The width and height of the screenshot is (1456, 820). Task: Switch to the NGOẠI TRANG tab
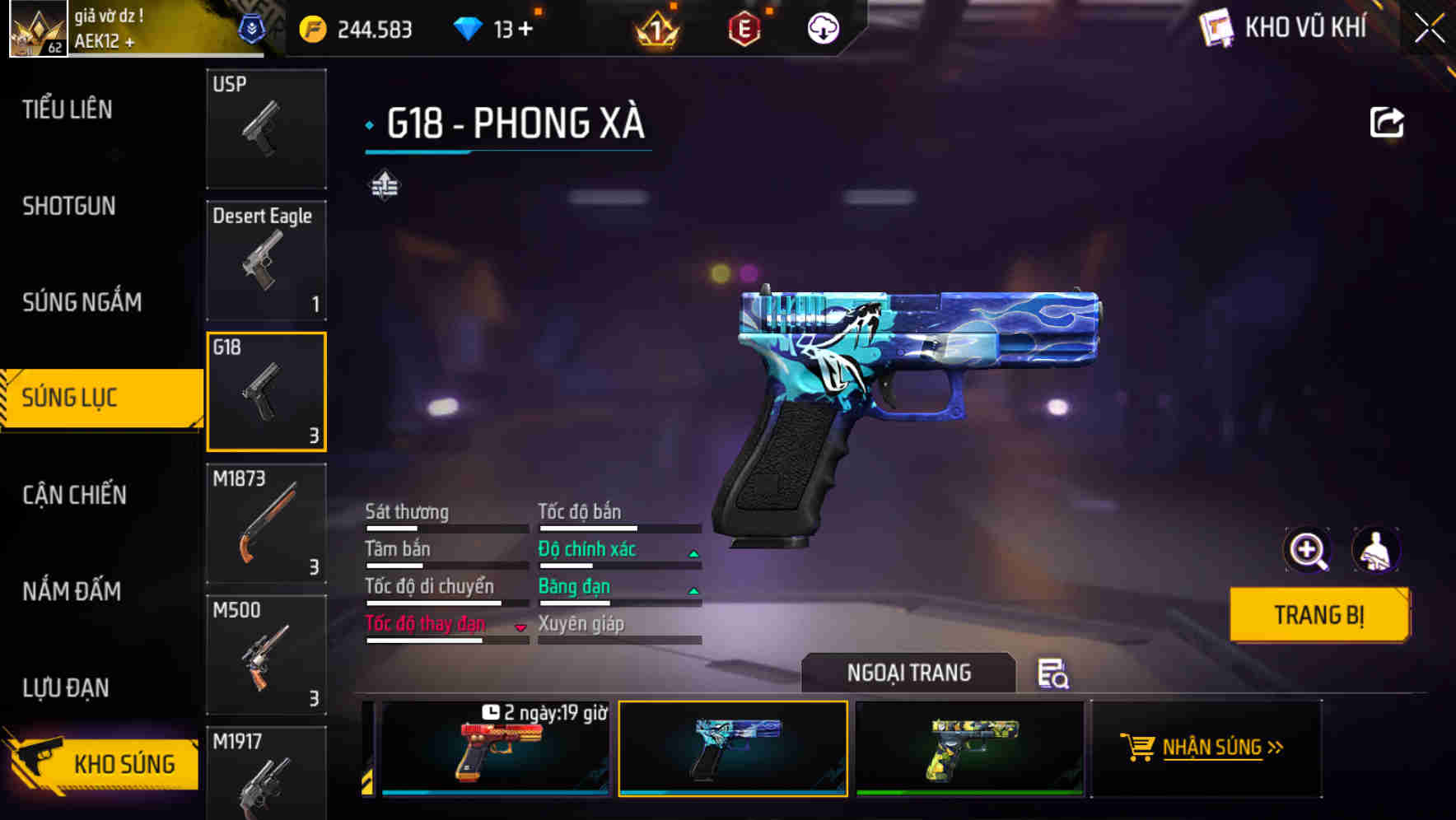coord(910,672)
